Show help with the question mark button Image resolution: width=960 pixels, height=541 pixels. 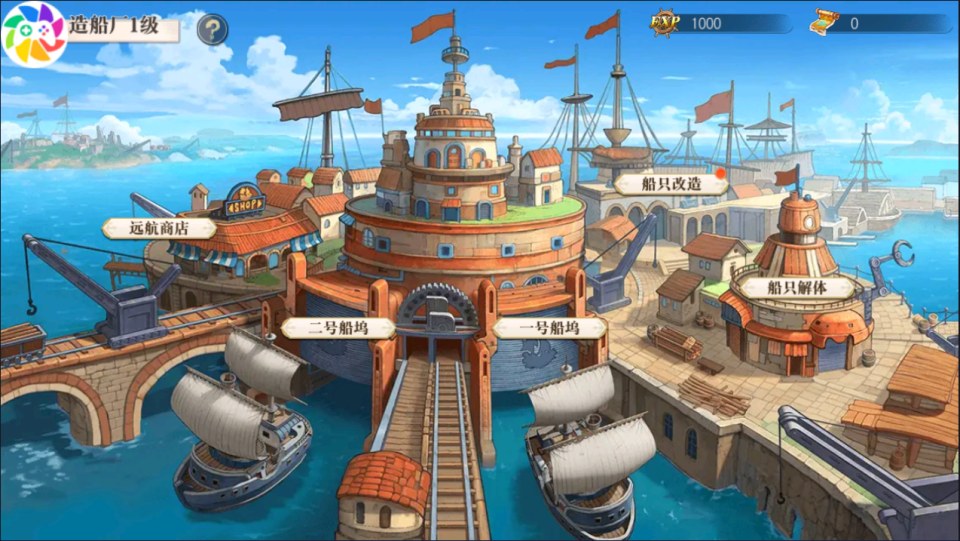coord(212,30)
